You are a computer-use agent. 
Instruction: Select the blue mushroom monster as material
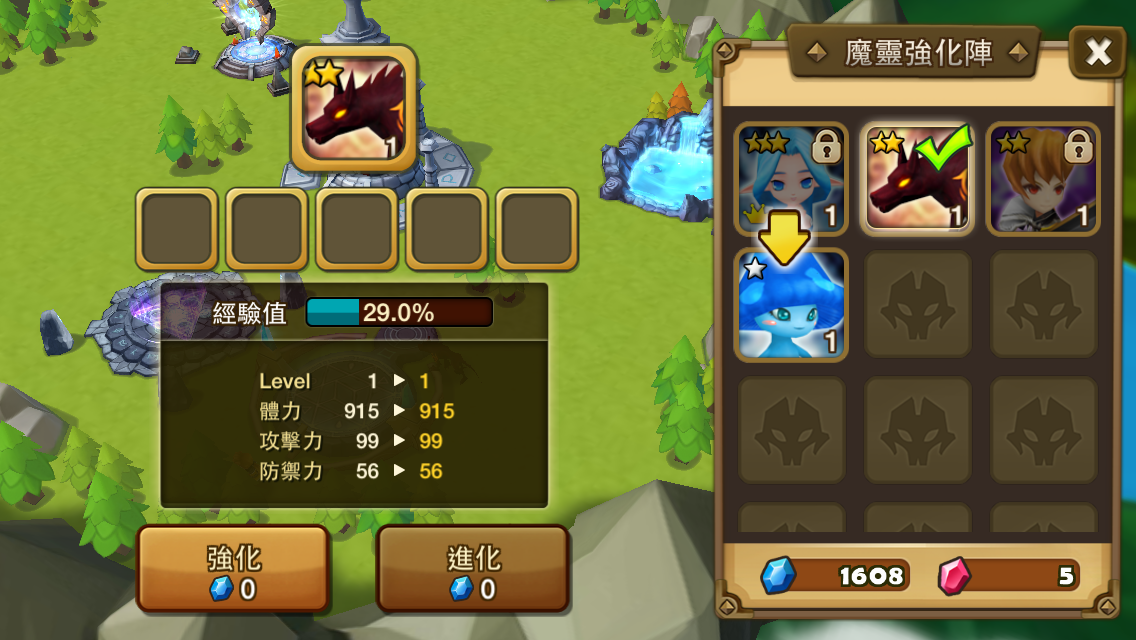(791, 305)
